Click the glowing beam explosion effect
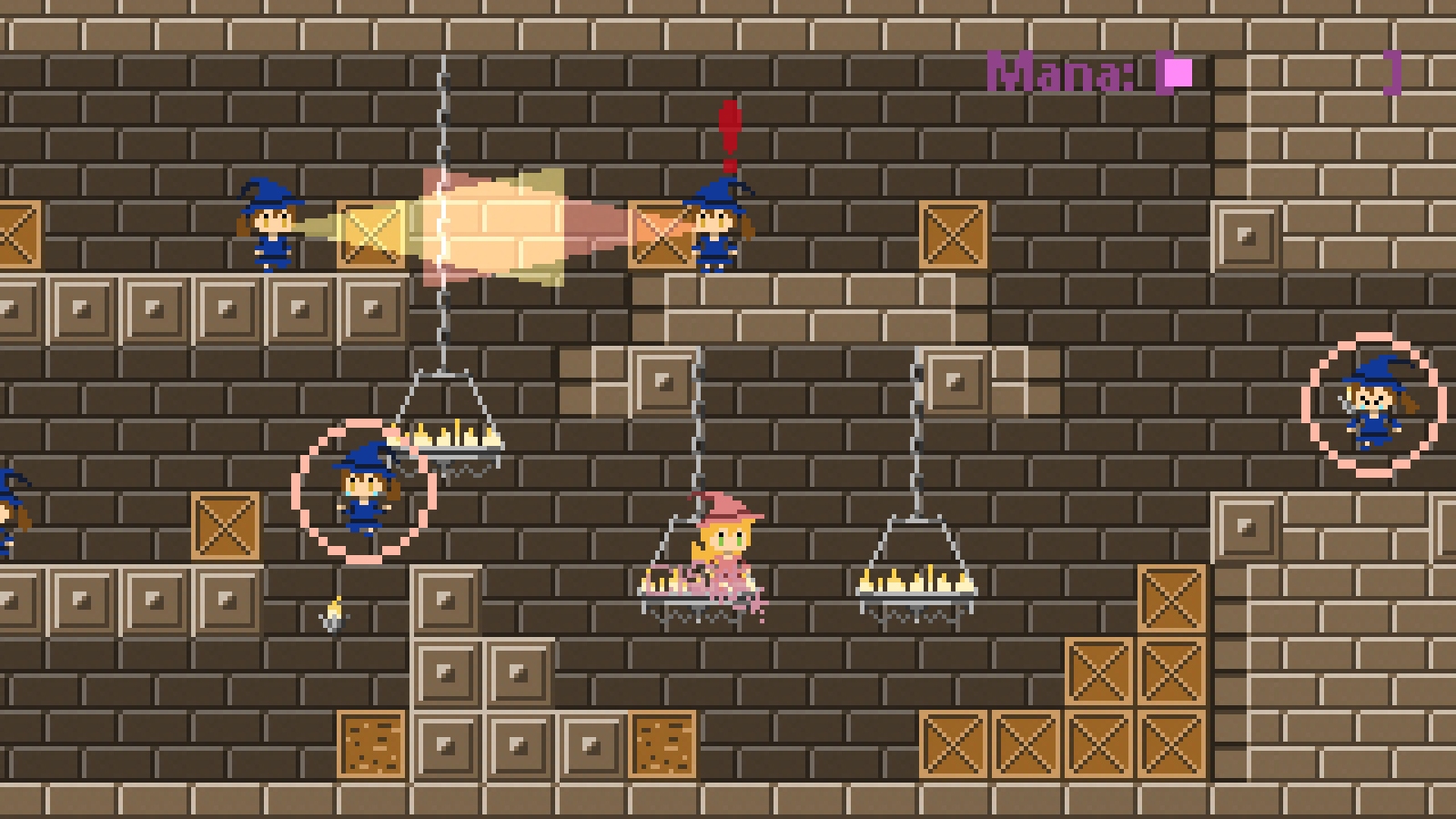Screen dimensions: 1456x819 tap(491, 223)
